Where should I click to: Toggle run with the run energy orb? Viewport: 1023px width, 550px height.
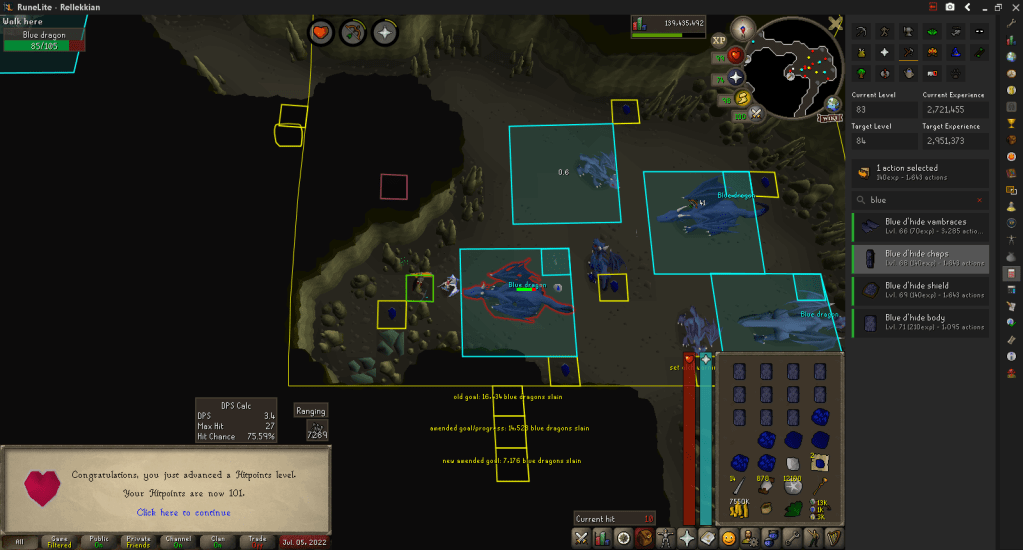742,97
